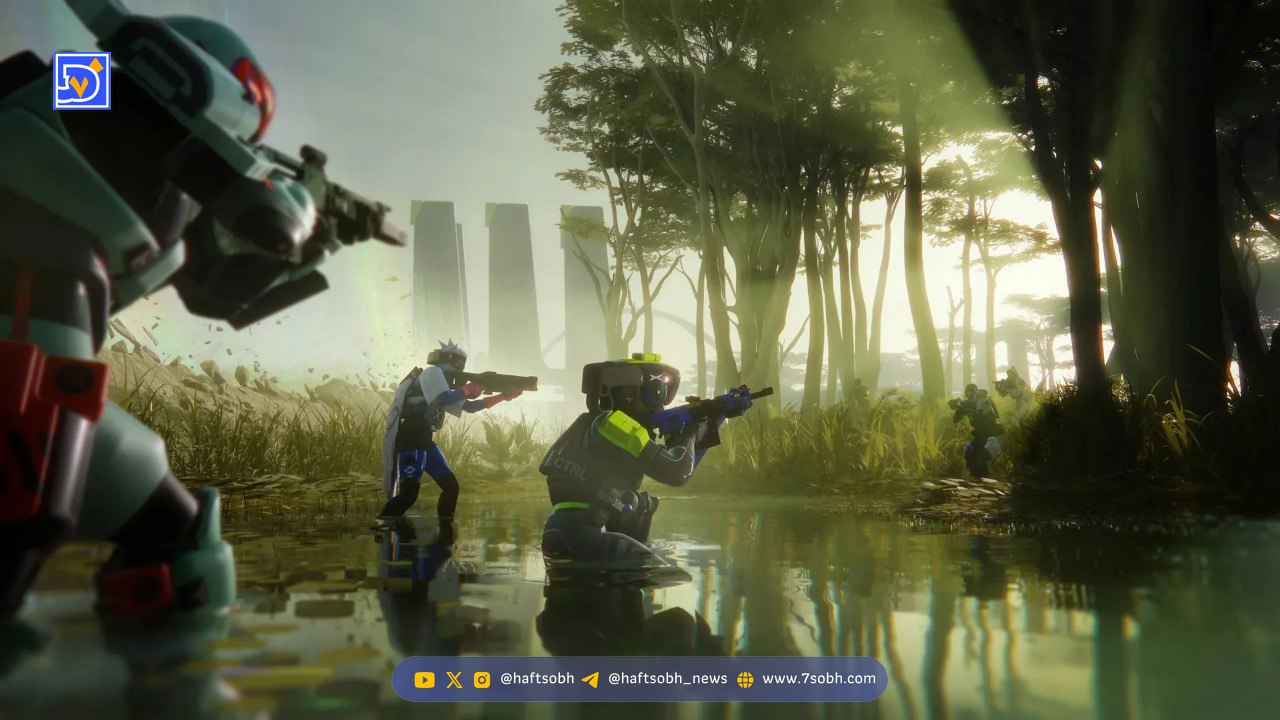Viewport: 1280px width, 720px height.
Task: Click the blue square logo badge
Action: [82, 81]
